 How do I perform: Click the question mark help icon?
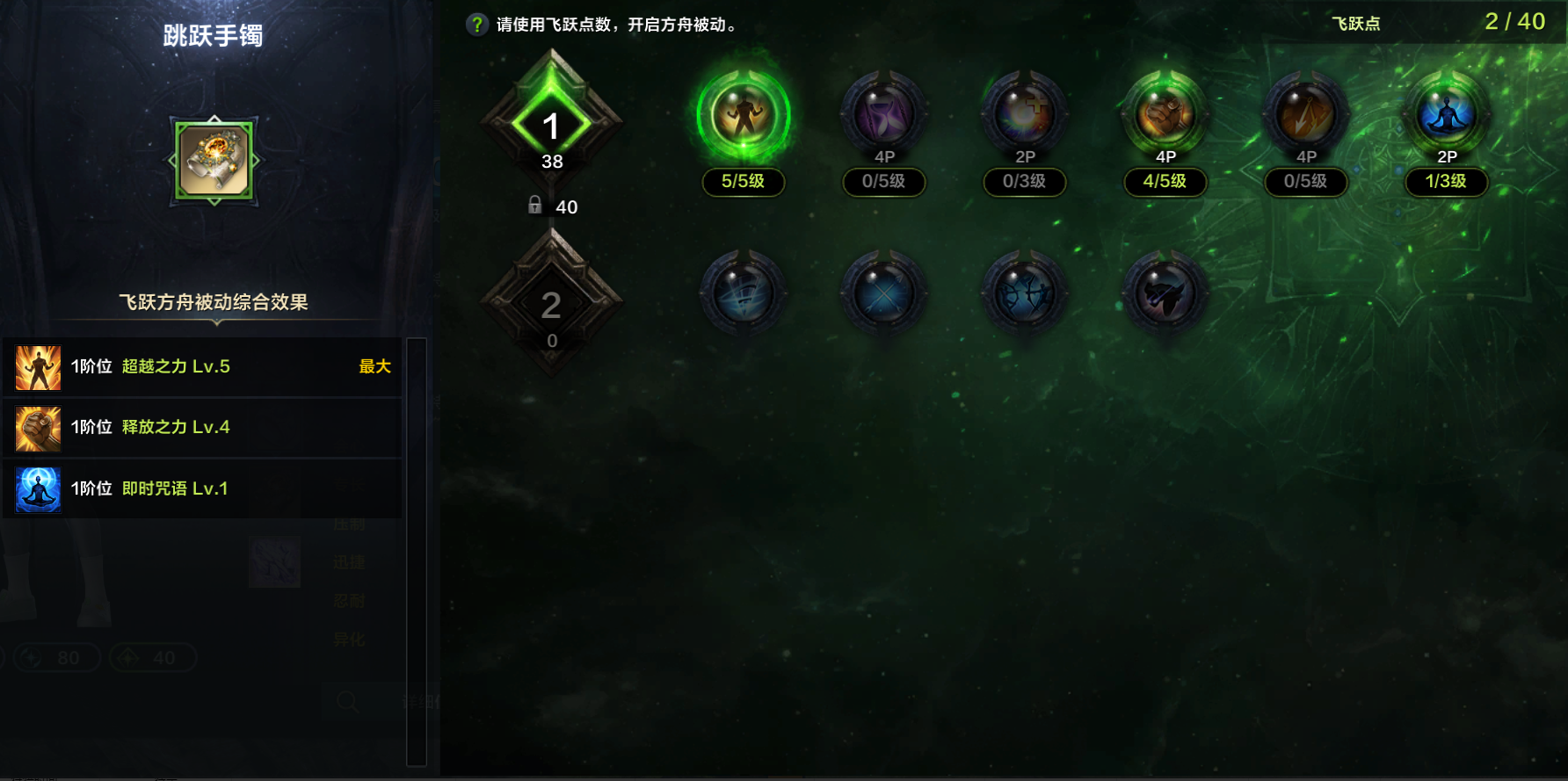tap(475, 24)
